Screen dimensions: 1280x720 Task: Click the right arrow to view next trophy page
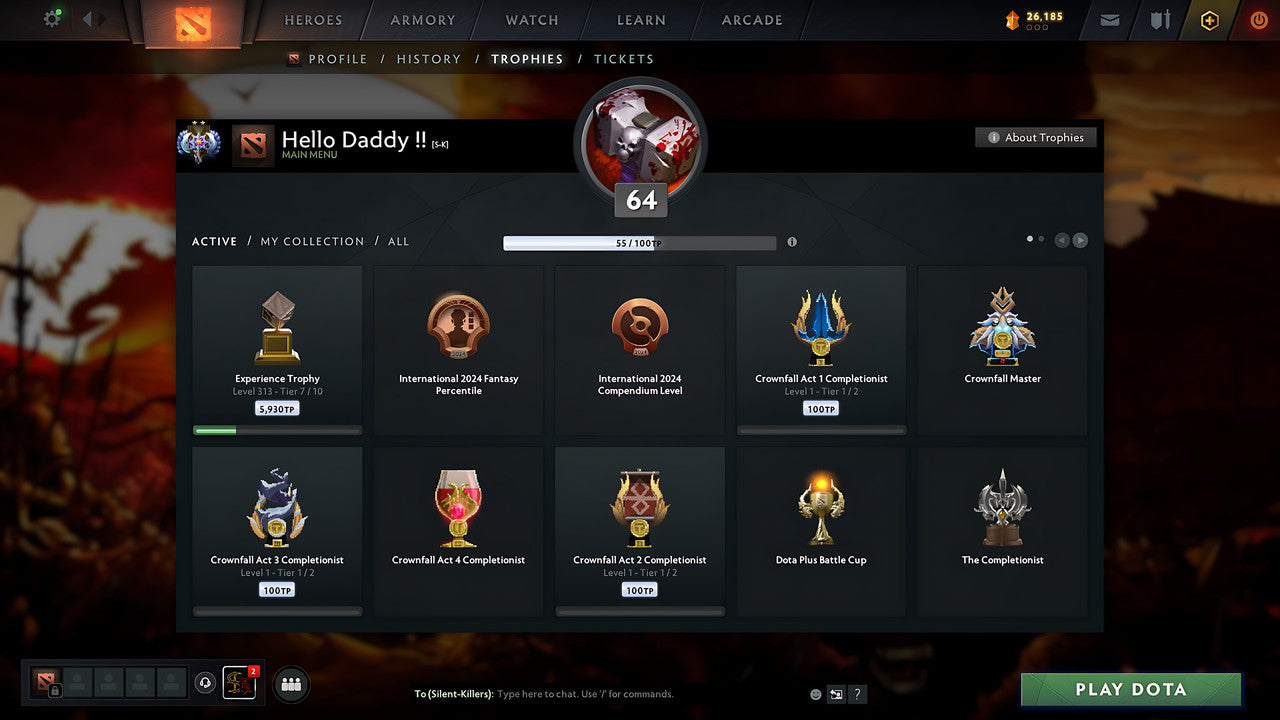pos(1080,240)
